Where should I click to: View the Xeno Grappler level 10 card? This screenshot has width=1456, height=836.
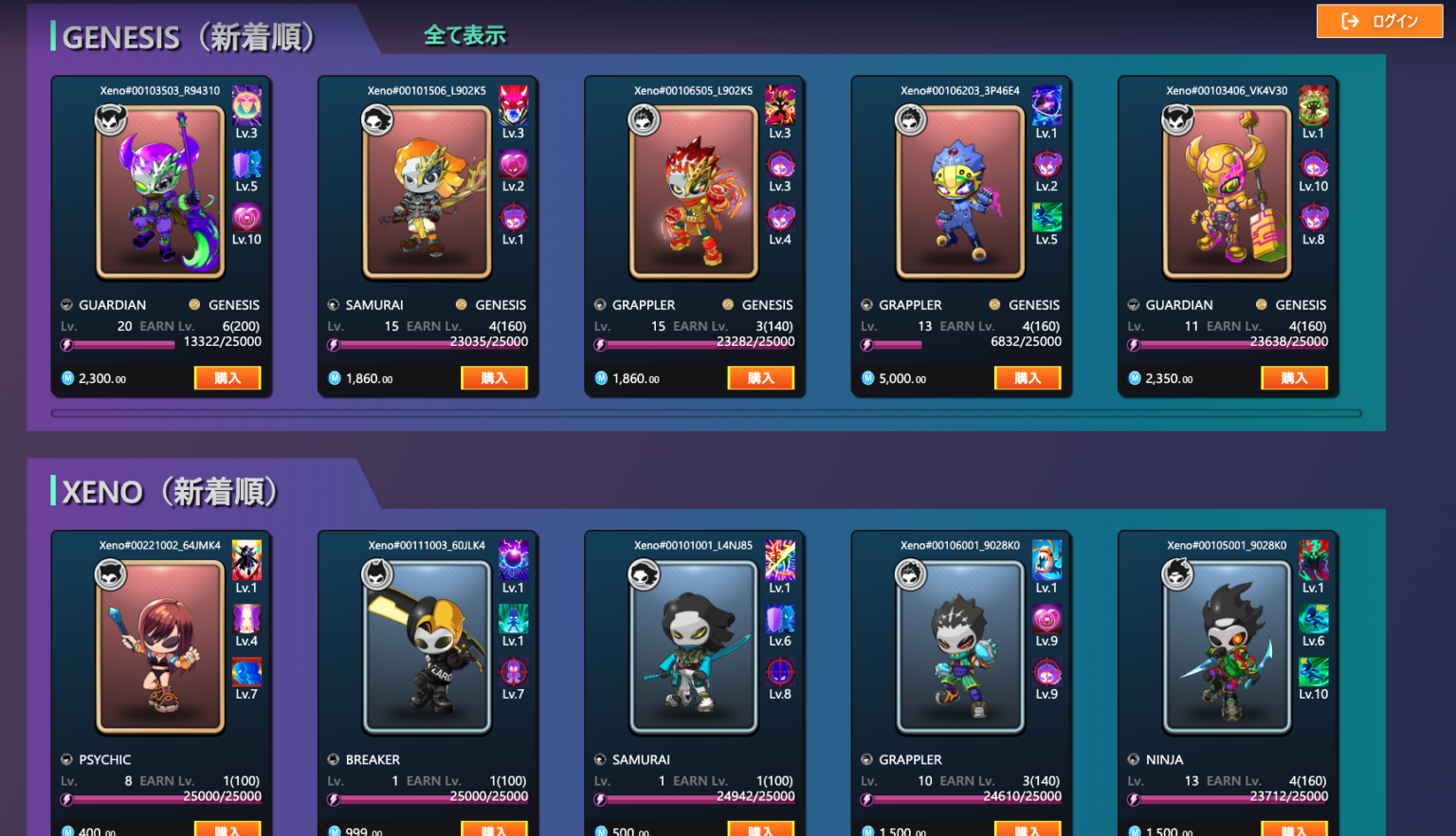coord(960,647)
